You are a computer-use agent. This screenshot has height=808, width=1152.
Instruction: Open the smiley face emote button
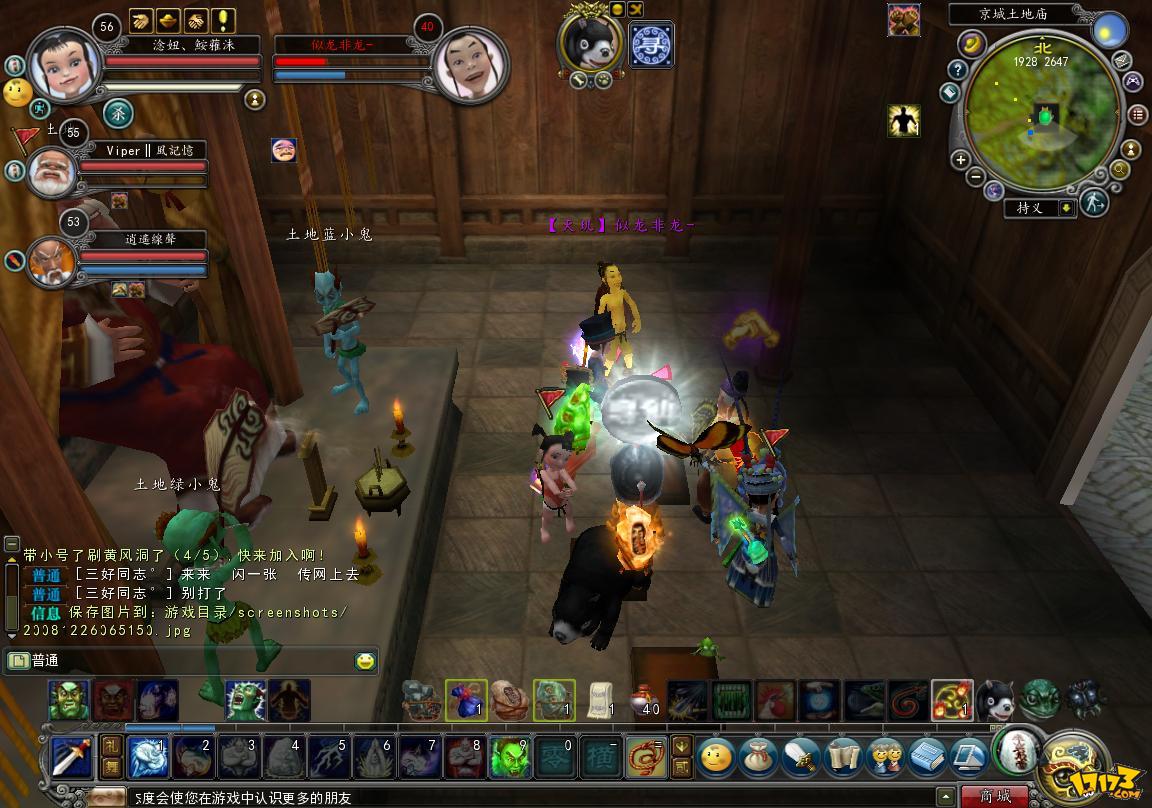716,758
